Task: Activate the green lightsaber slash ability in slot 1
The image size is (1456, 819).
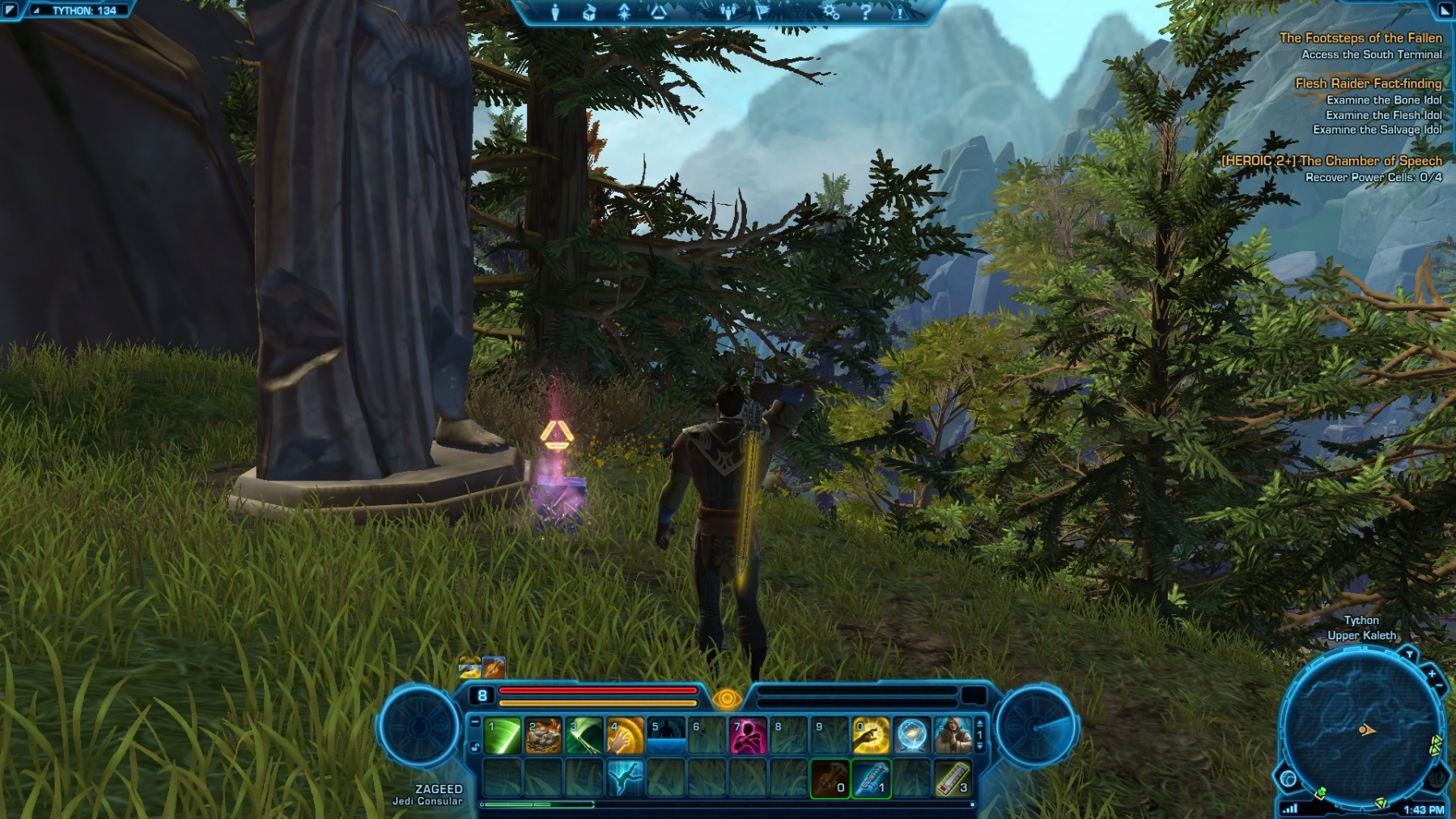Action: tap(503, 736)
